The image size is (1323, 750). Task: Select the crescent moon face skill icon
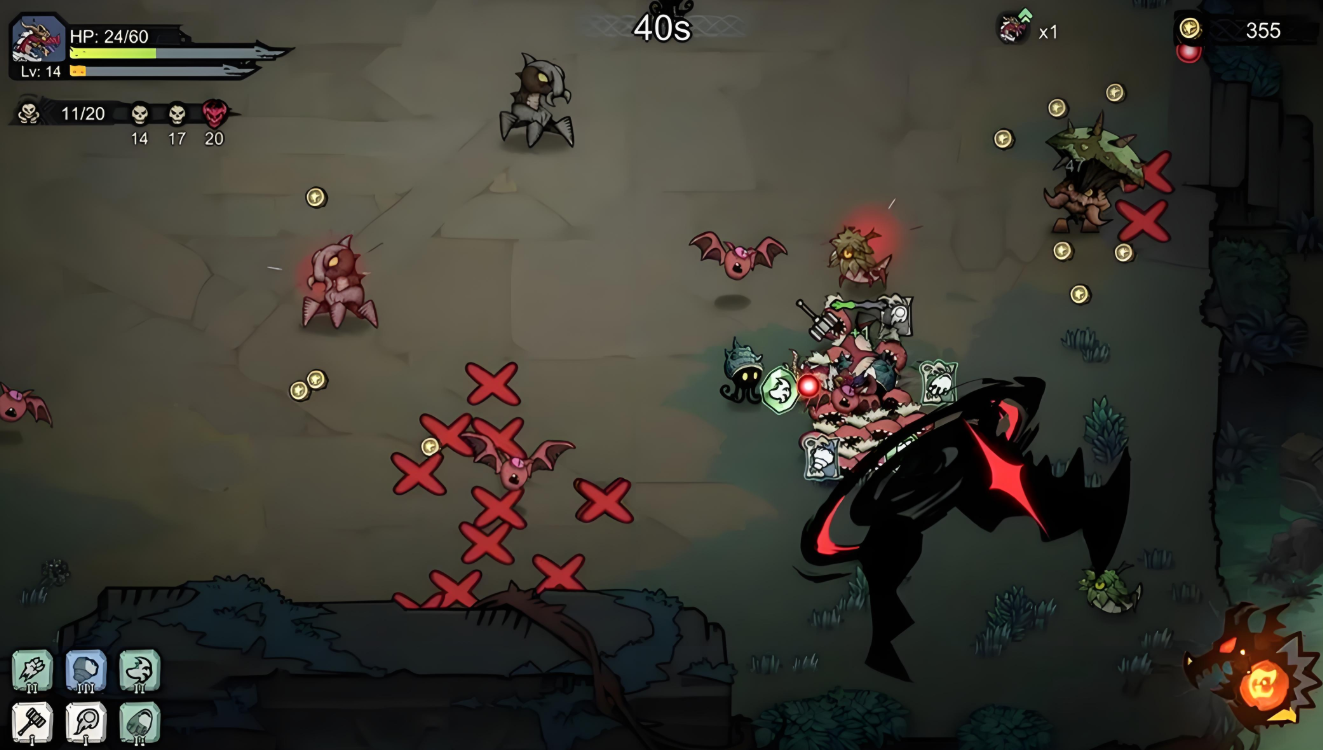140,670
